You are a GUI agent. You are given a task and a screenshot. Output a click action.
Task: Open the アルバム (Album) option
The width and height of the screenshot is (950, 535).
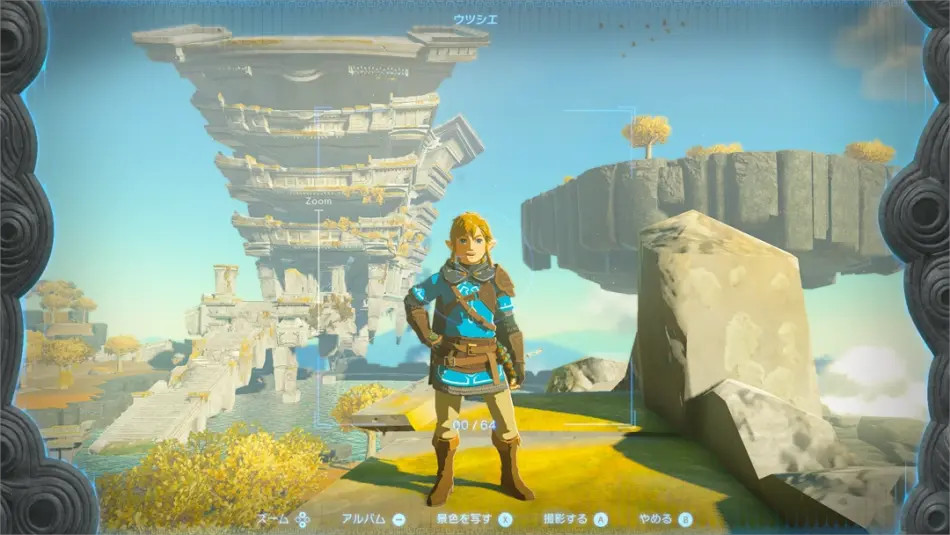[372, 519]
